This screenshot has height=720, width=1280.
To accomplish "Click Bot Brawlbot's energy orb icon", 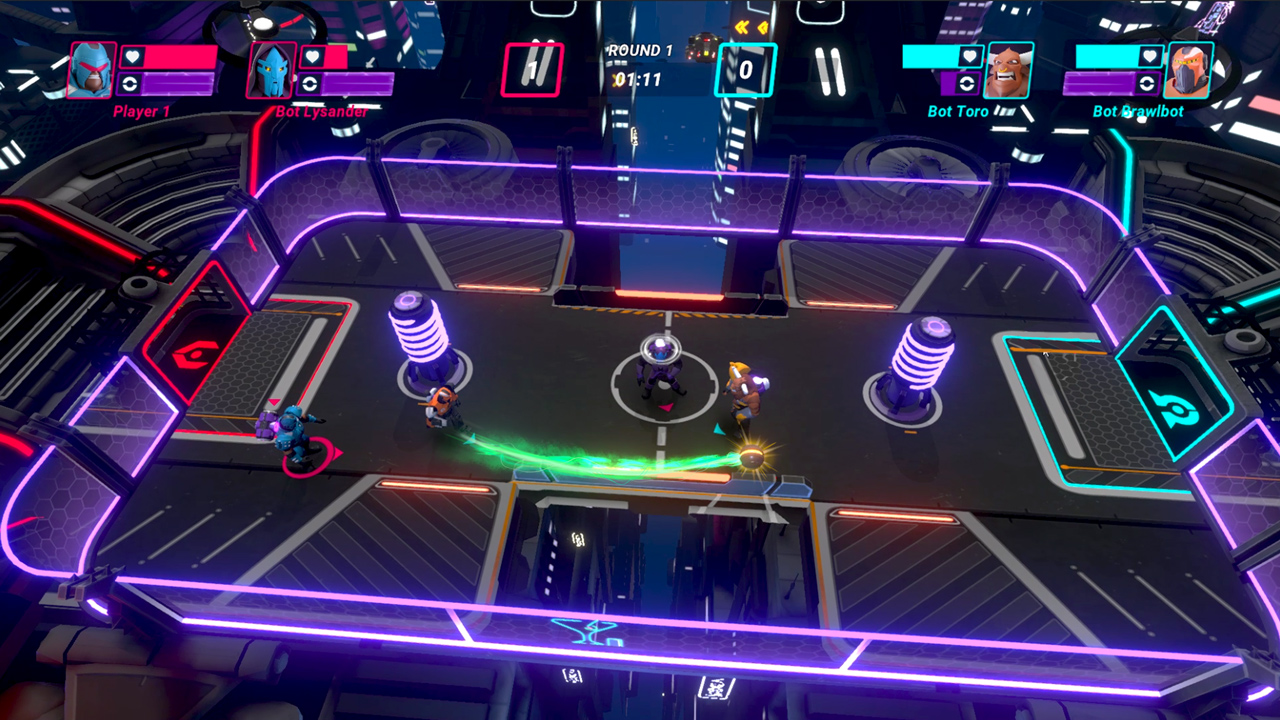I will click(x=1147, y=83).
